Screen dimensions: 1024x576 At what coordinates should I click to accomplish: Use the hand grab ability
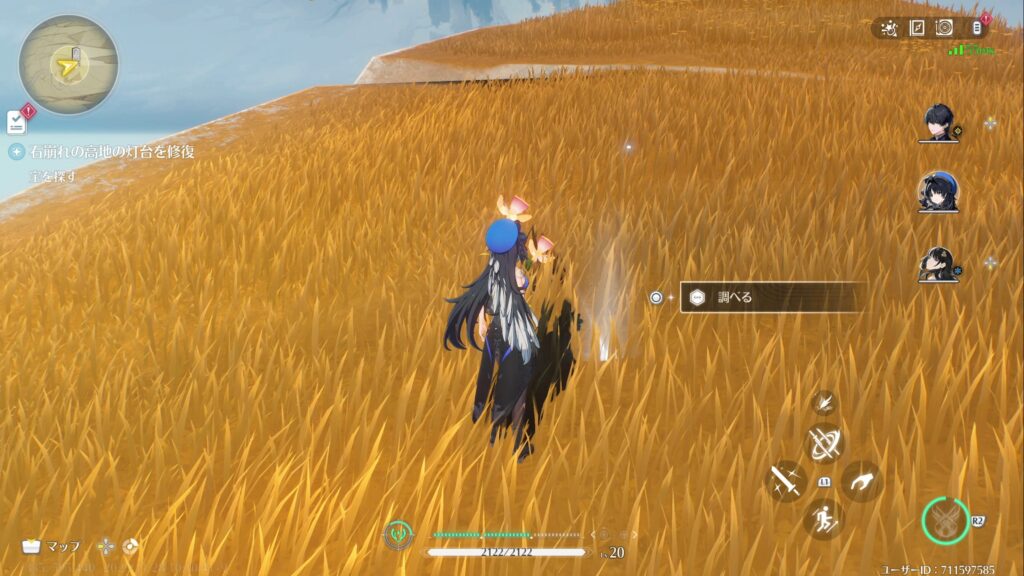click(861, 481)
